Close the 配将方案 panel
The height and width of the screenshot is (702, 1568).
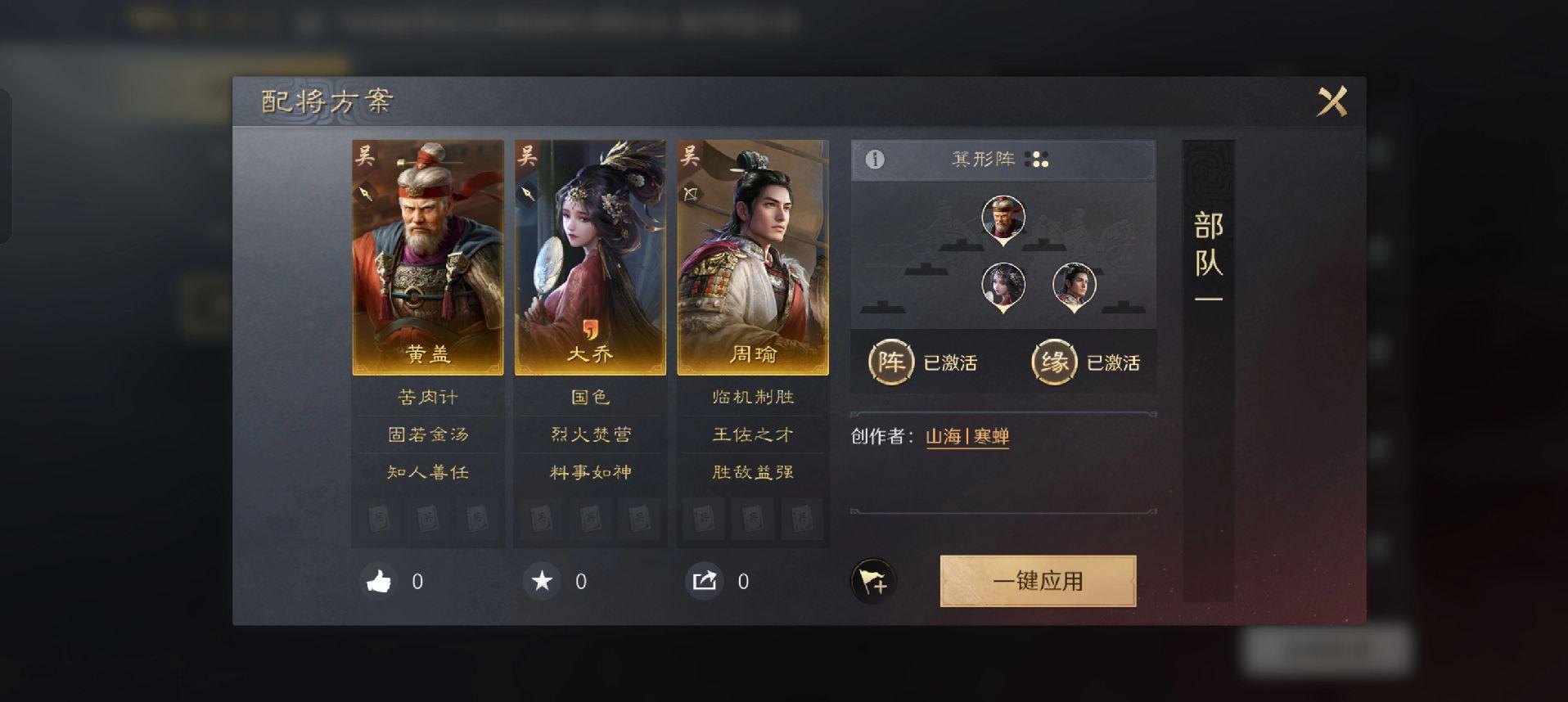[x=1331, y=102]
